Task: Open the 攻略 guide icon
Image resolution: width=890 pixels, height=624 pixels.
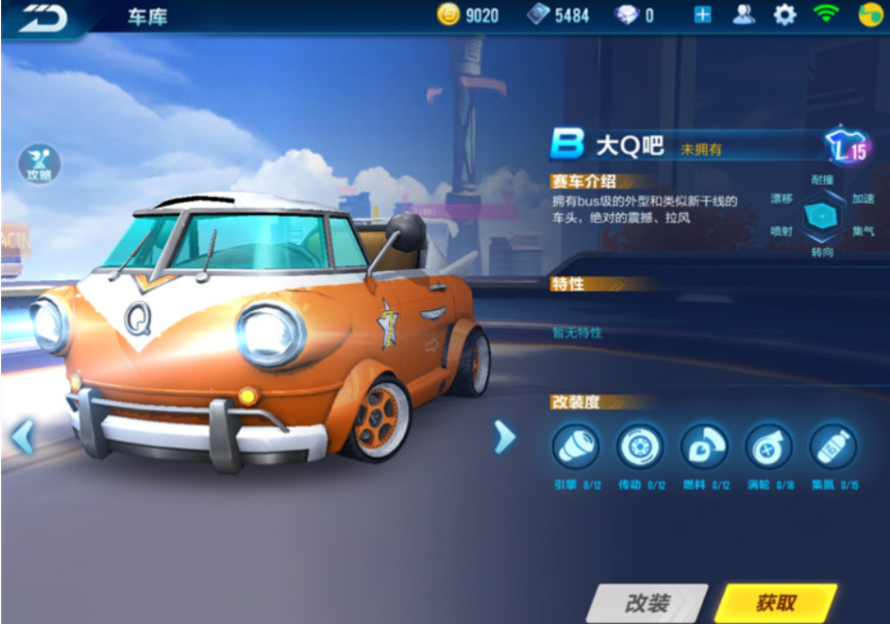Action: pos(39,164)
